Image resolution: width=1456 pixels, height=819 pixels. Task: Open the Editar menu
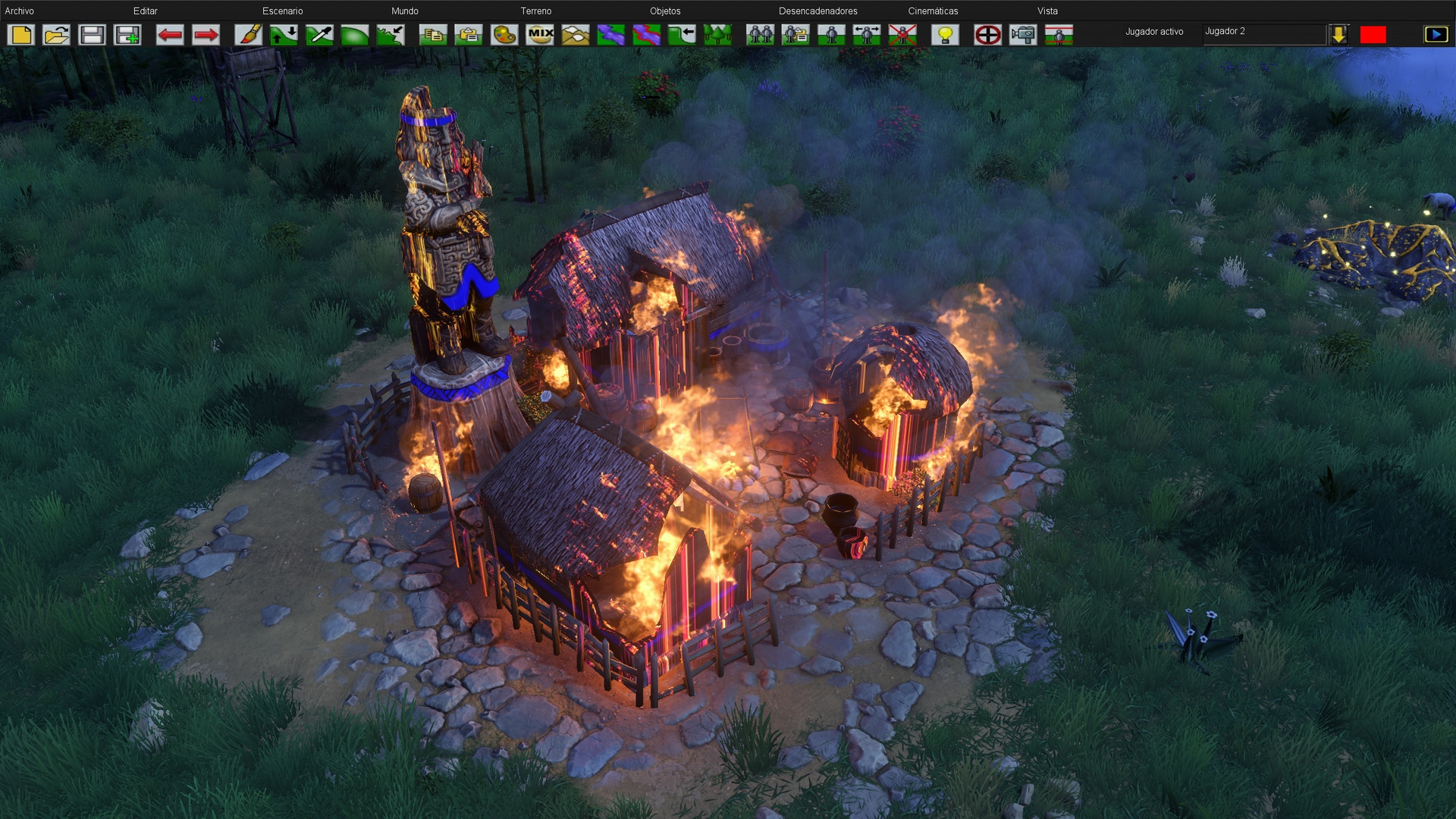pos(145,11)
